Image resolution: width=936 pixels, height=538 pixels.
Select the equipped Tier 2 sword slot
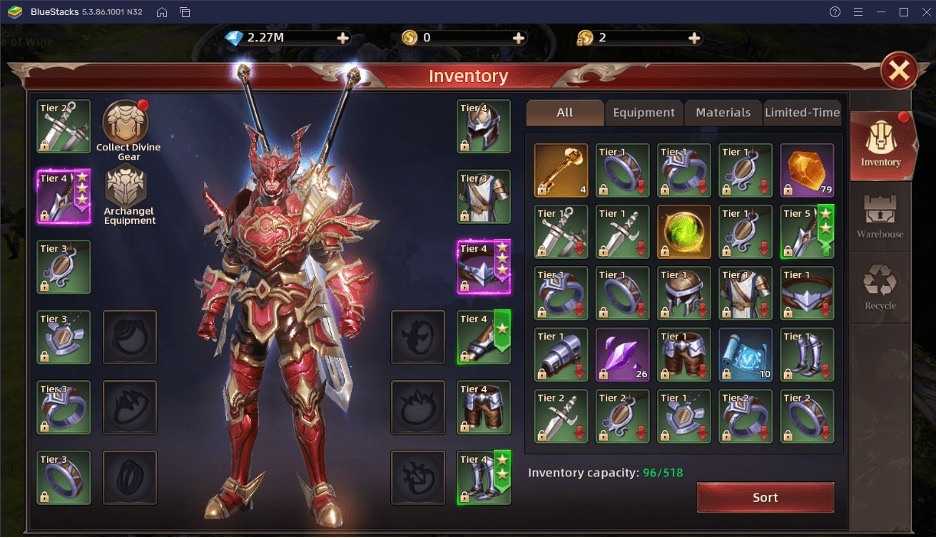coord(63,126)
